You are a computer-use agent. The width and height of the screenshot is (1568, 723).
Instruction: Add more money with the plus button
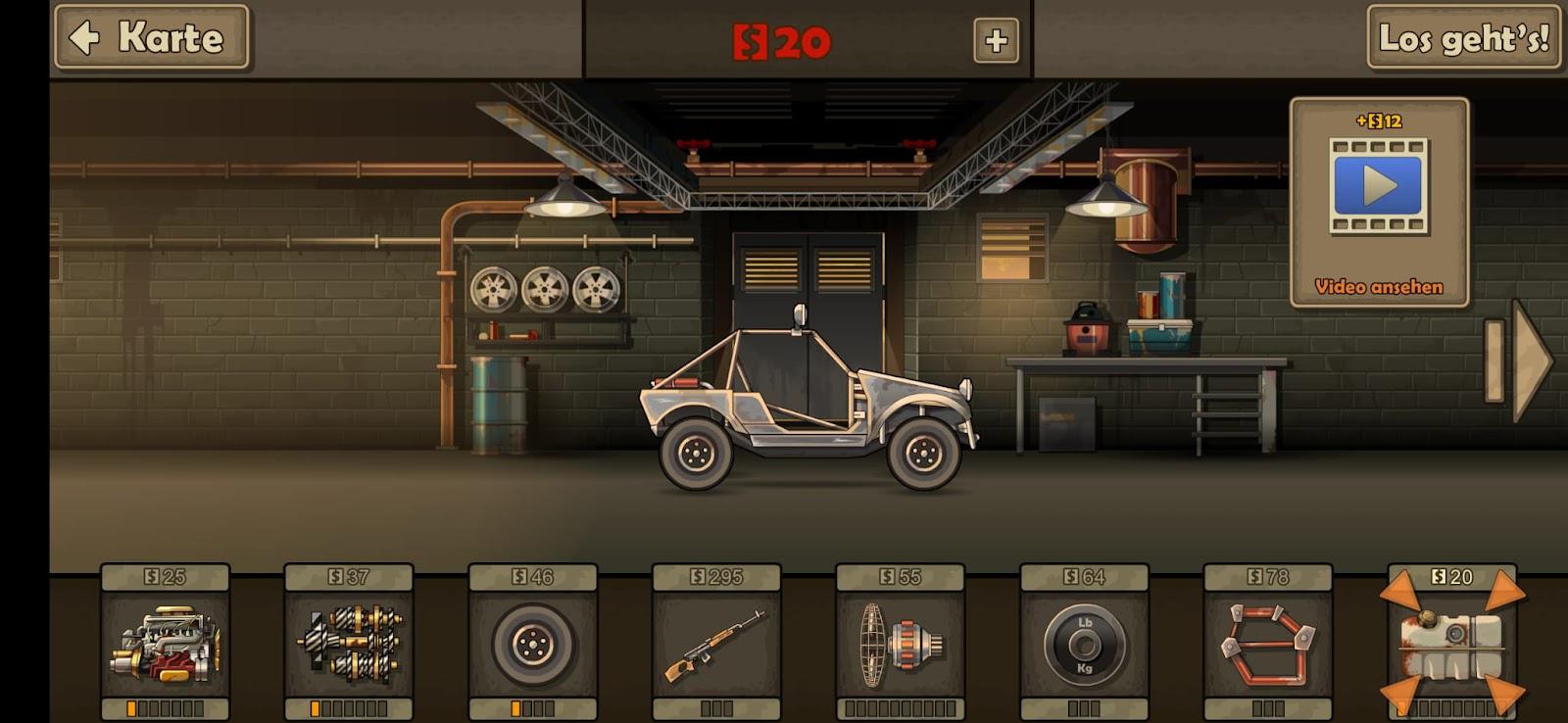click(996, 40)
